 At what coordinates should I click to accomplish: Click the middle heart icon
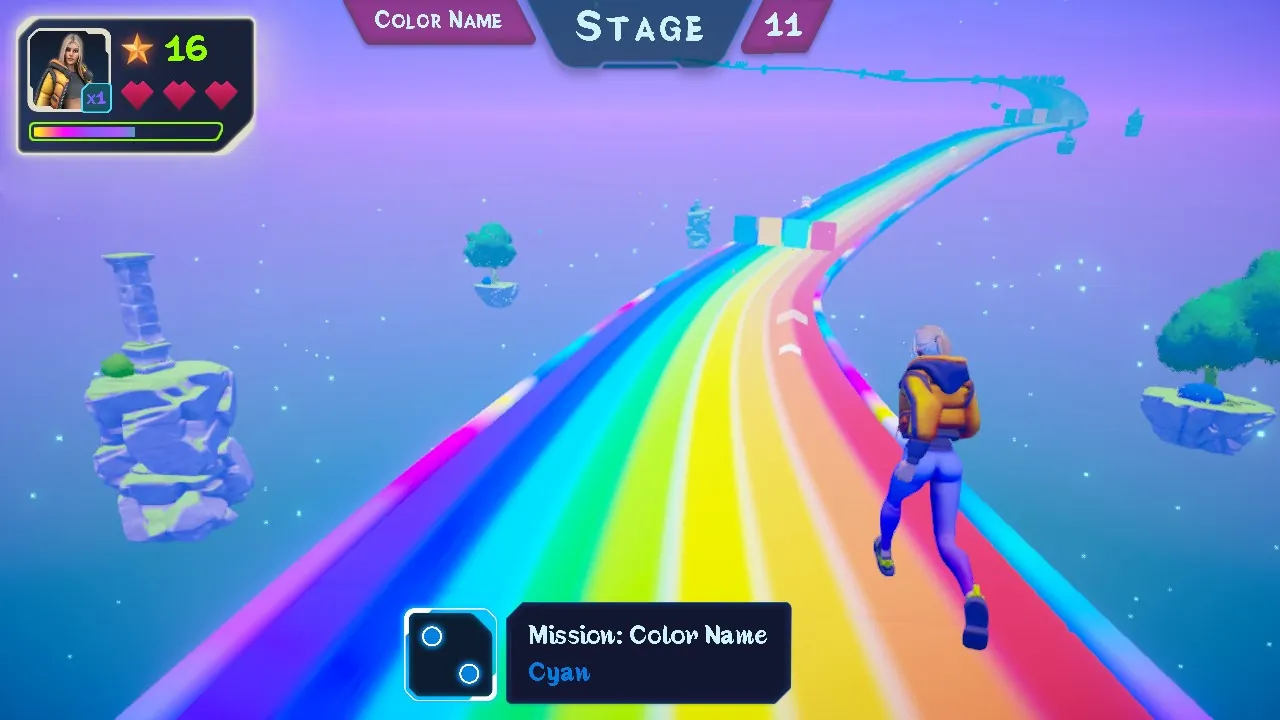(180, 93)
